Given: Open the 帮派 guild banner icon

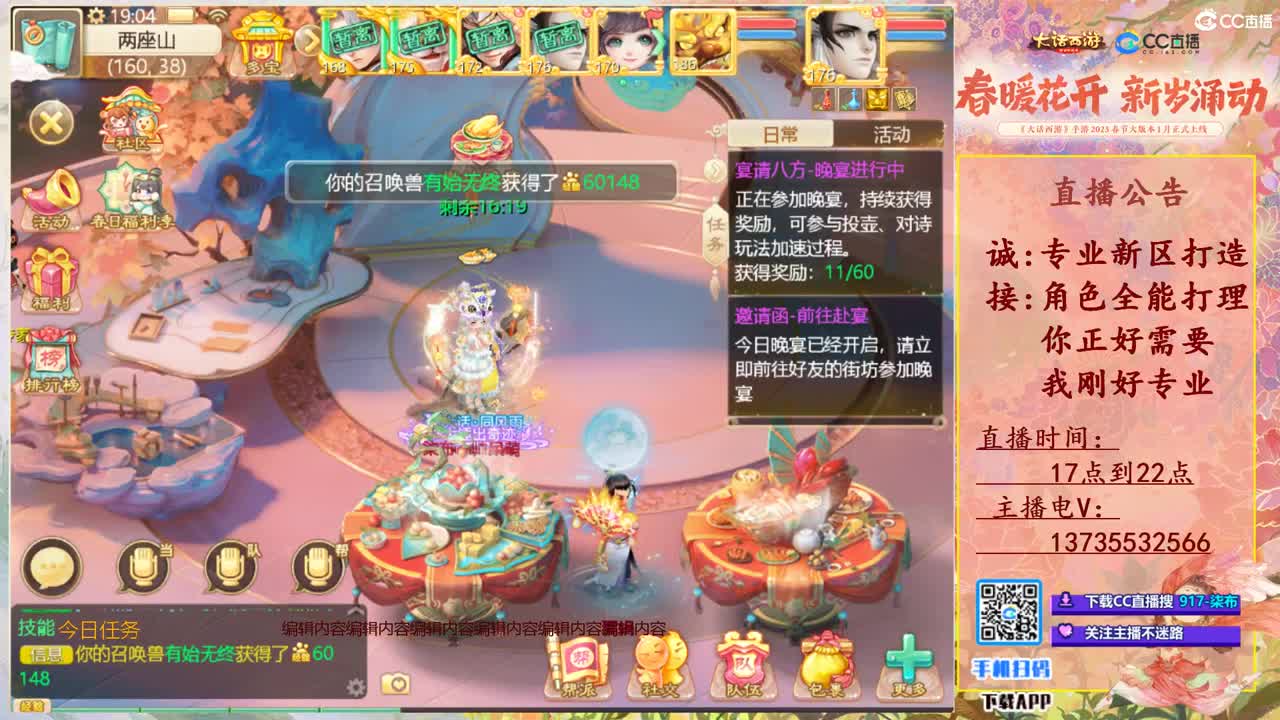Looking at the screenshot, I should (578, 664).
